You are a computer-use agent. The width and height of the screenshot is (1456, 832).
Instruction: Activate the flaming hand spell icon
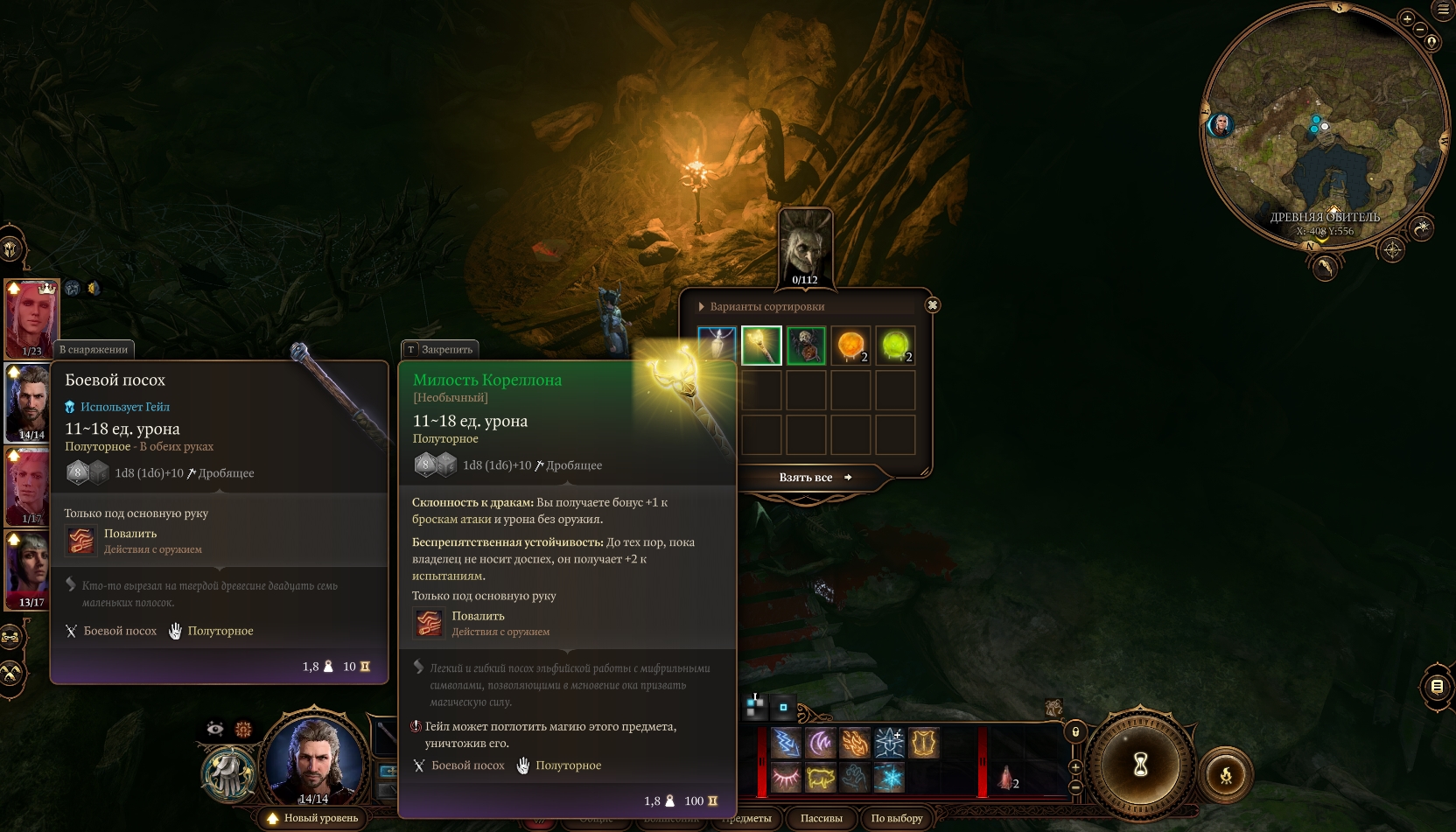click(855, 744)
